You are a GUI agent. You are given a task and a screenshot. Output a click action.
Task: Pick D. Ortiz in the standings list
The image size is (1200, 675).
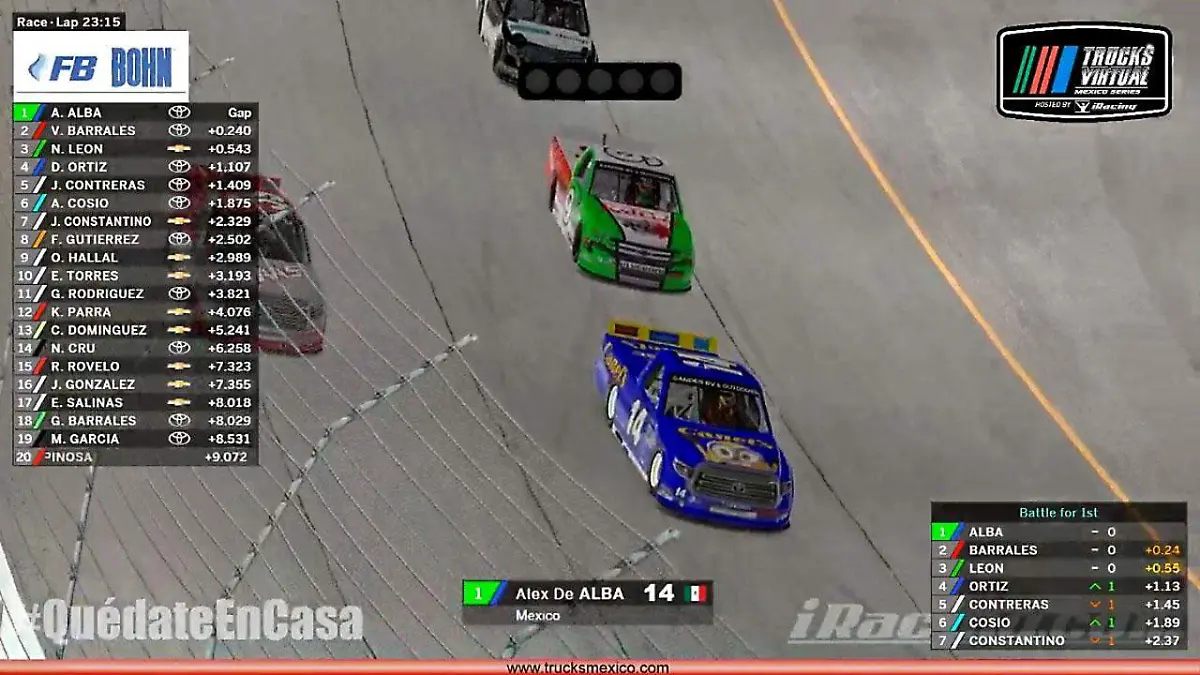coord(135,167)
